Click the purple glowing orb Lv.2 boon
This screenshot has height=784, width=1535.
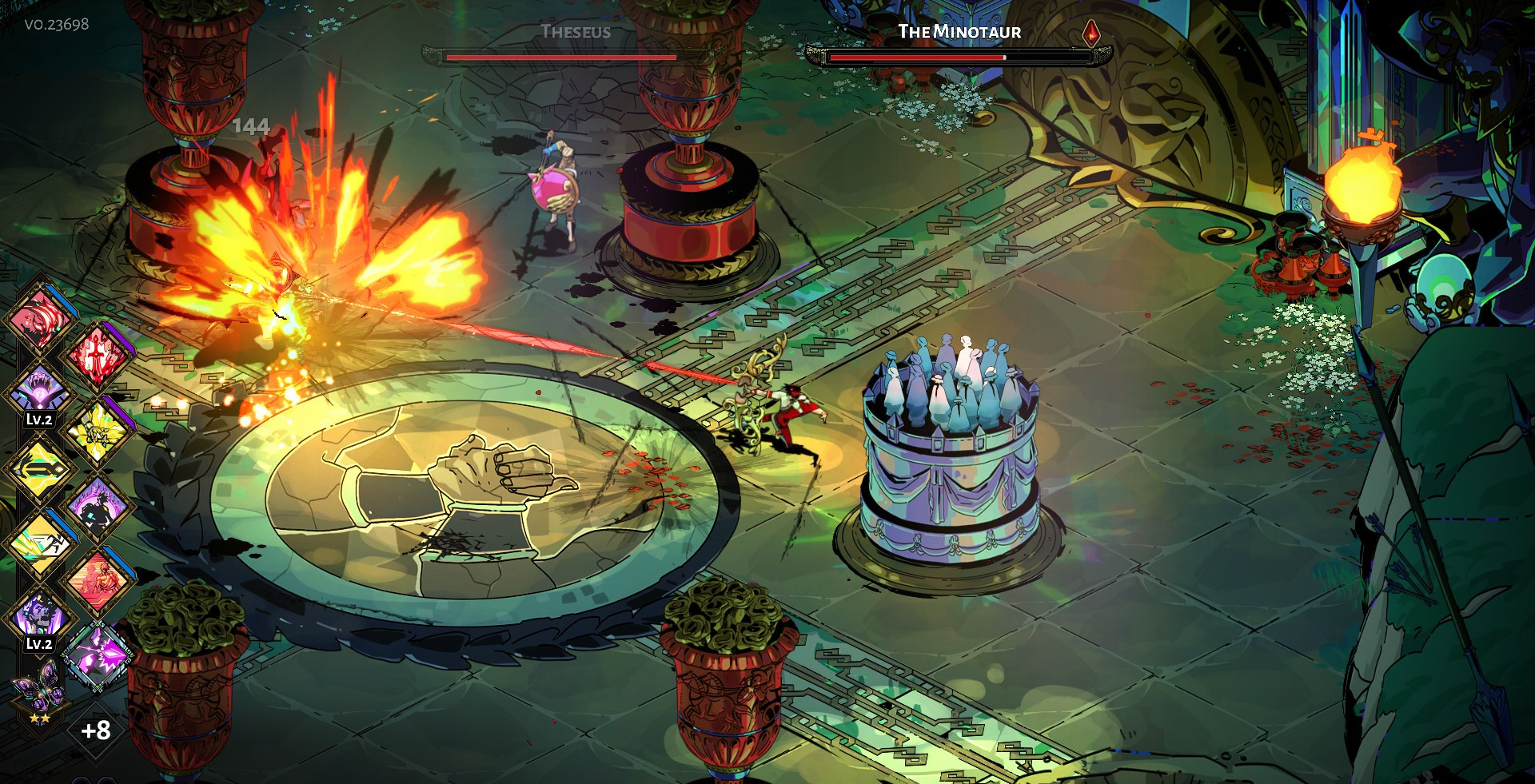[38, 392]
